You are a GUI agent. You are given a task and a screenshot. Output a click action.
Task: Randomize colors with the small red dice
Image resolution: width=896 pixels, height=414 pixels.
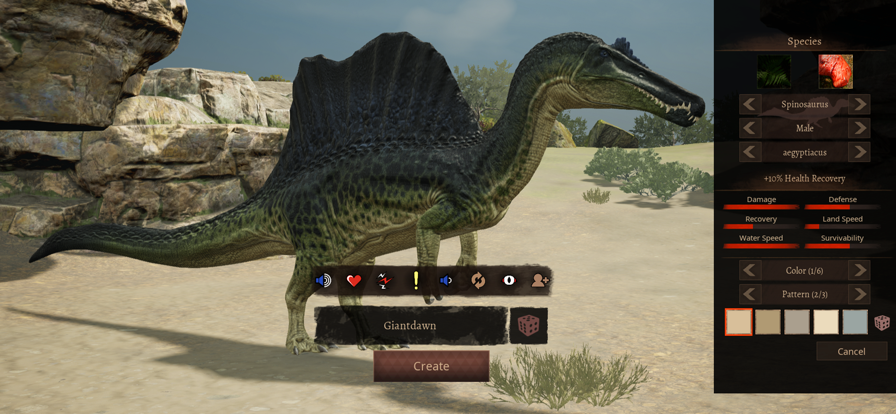coord(882,322)
